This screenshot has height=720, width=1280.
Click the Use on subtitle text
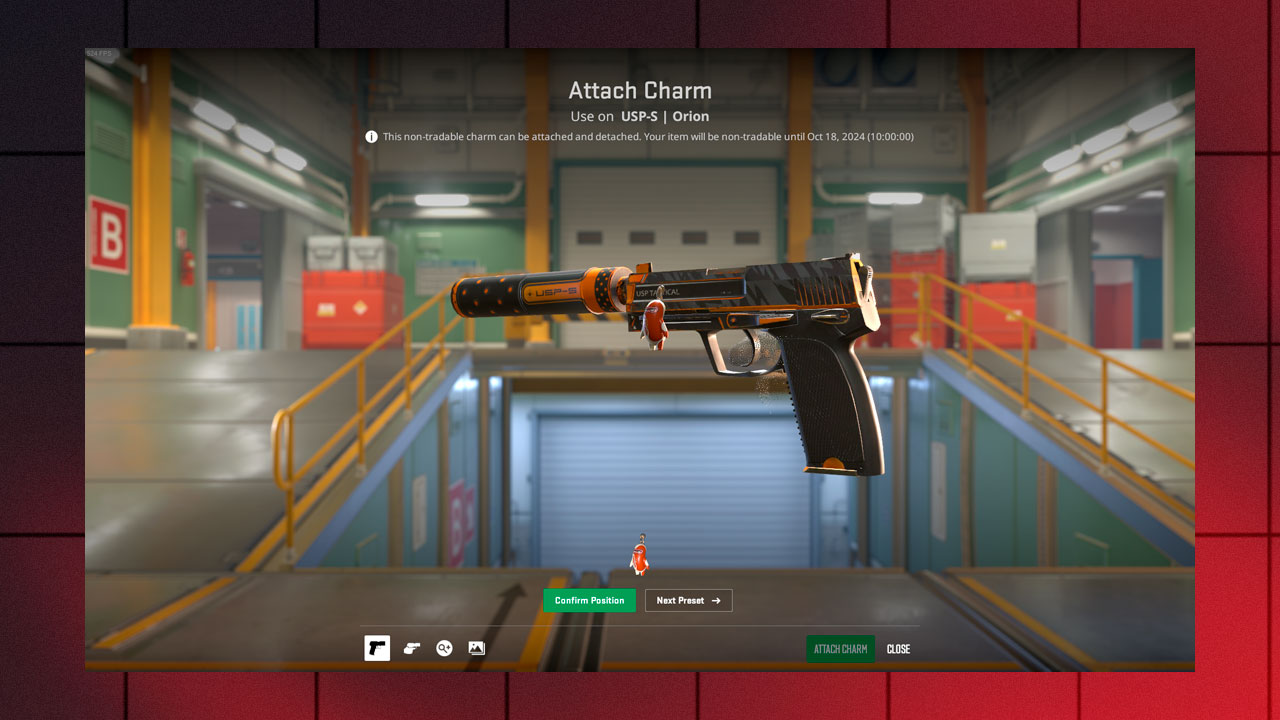tap(592, 116)
